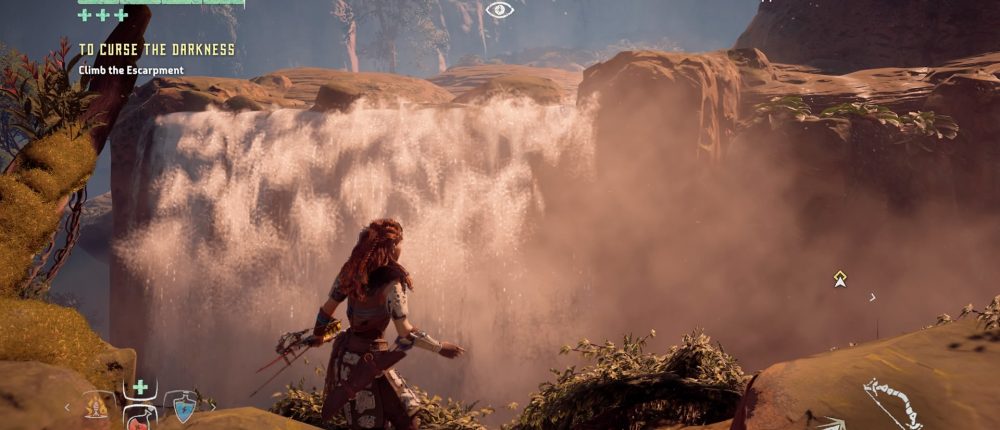Use the green cross medicine pouch
The image size is (1000, 430).
140,387
